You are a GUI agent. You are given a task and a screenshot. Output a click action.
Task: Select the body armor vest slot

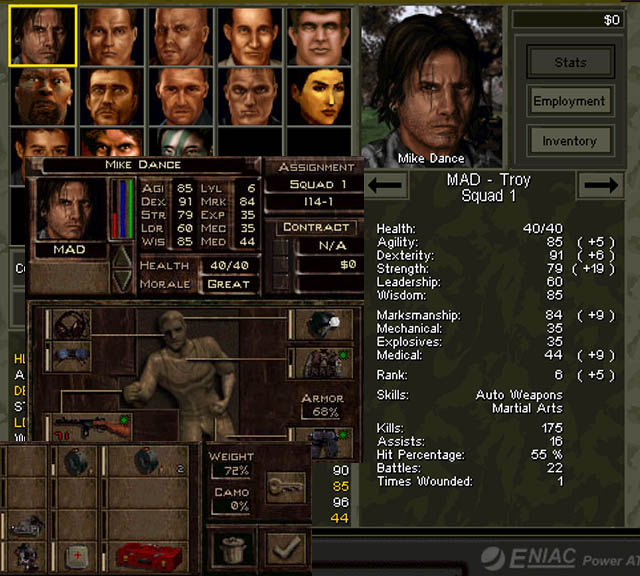point(320,362)
